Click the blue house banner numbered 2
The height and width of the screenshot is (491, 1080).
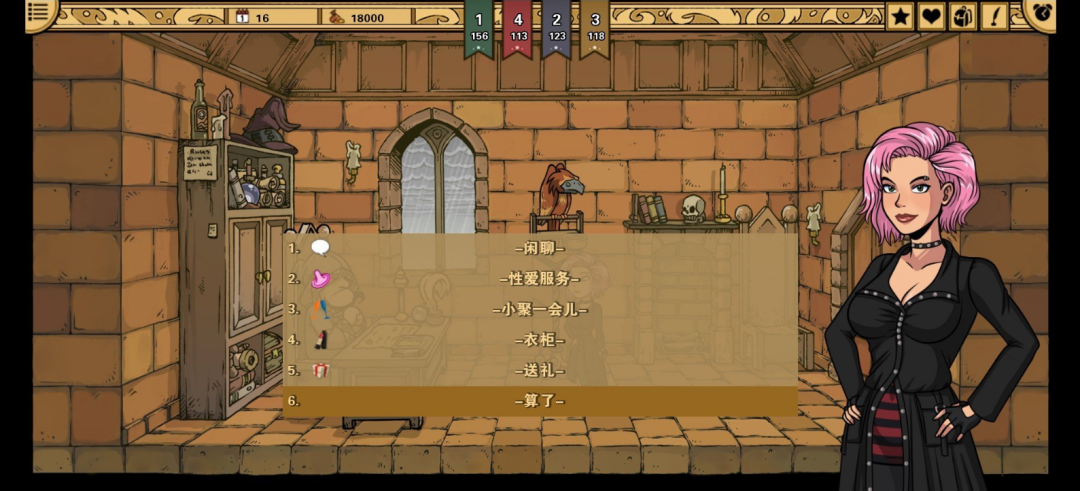point(557,27)
